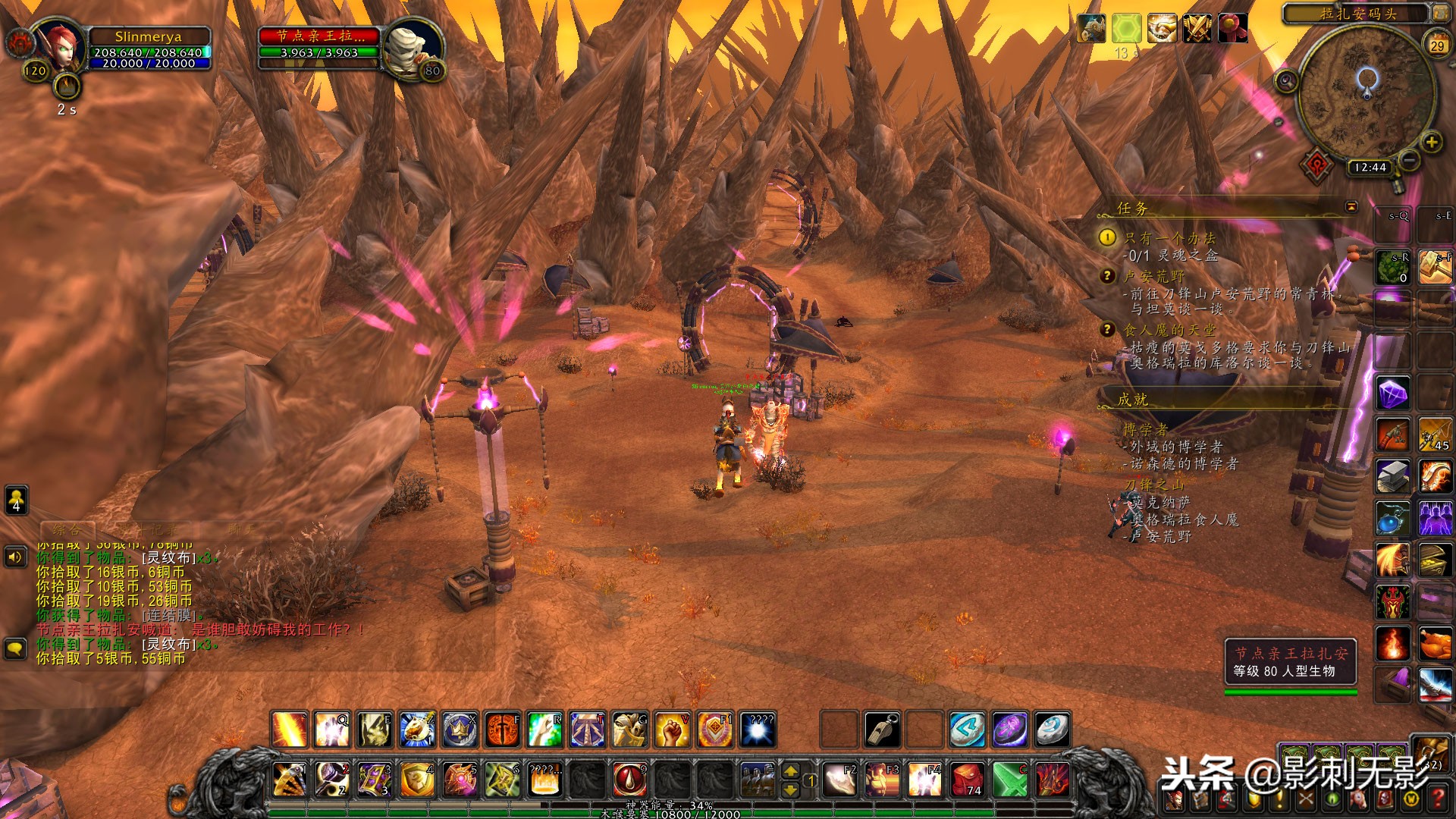Switch to the 综合 chat tab
The height and width of the screenshot is (819, 1456).
(67, 530)
